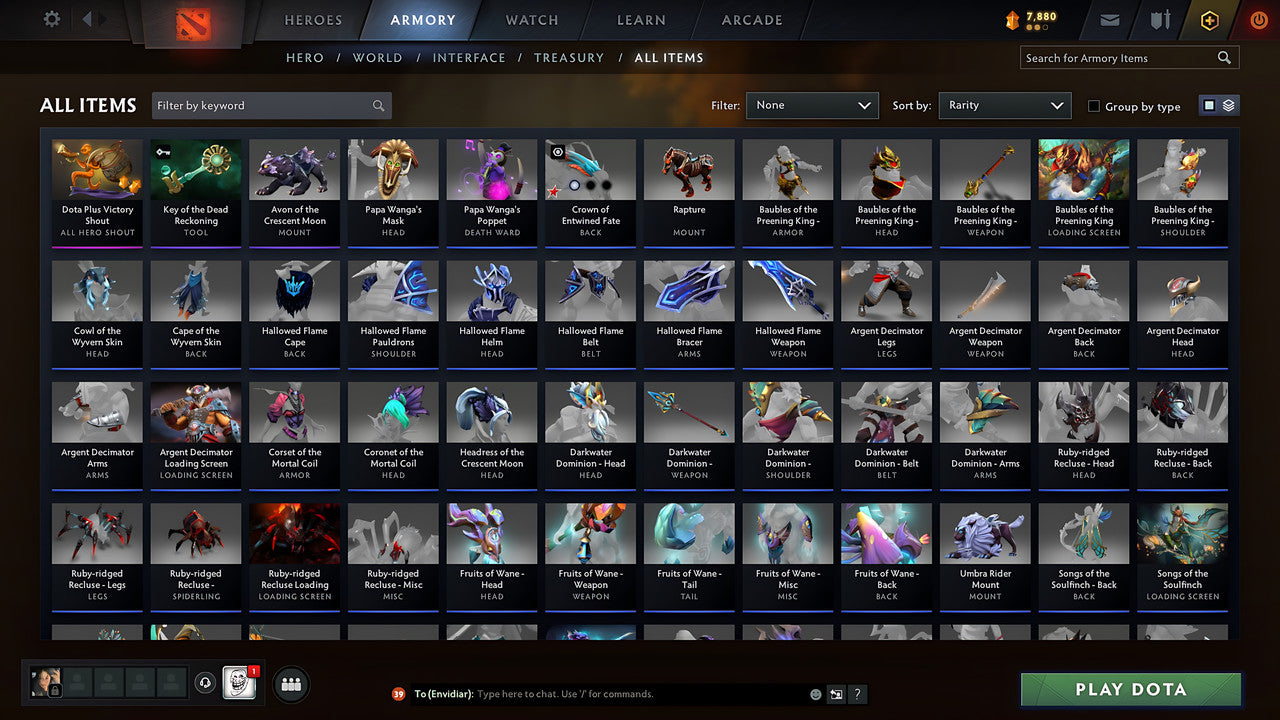Click the PLAY DOTA button
The width and height of the screenshot is (1280, 720).
1130,689
